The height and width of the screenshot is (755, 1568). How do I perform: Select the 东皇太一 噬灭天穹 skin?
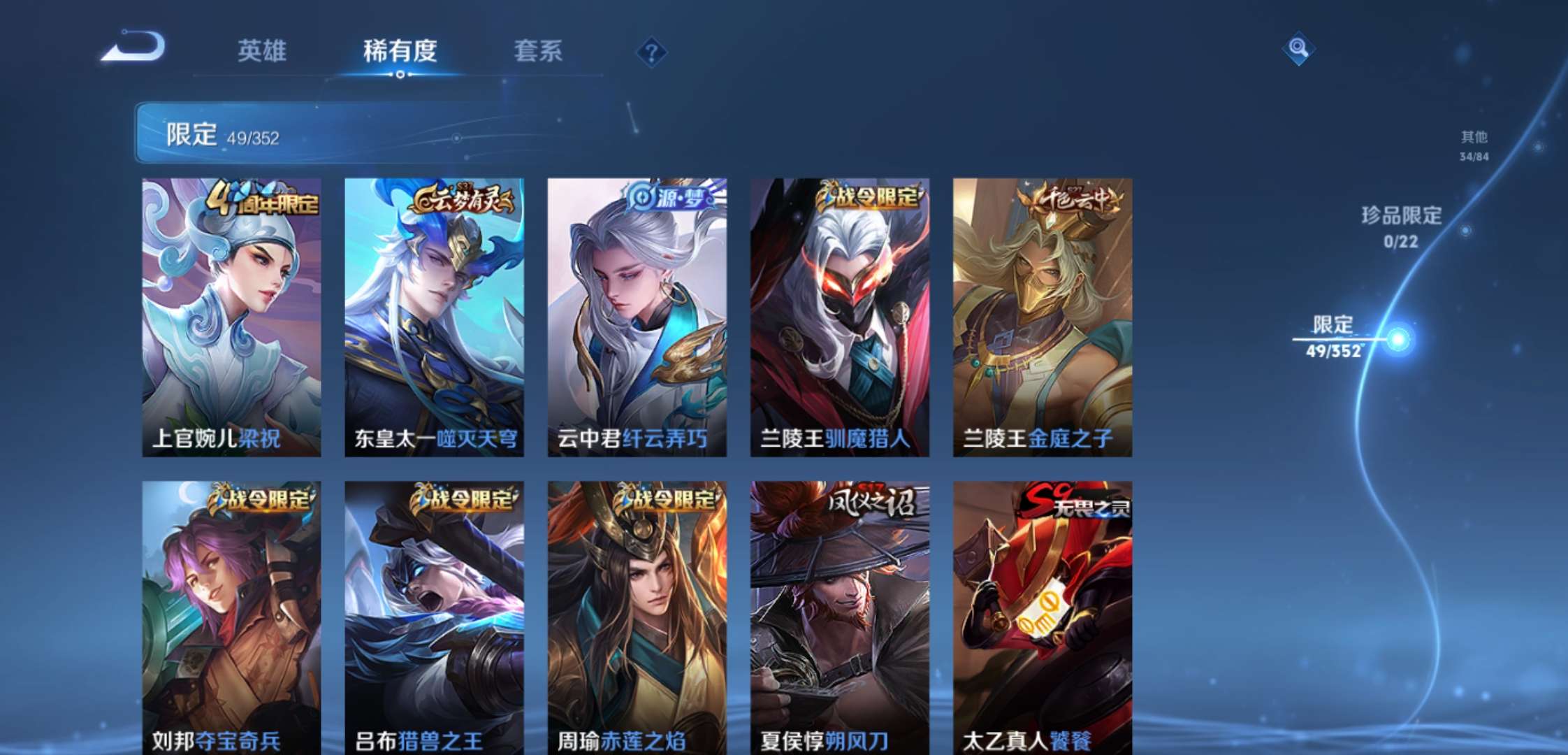point(434,317)
